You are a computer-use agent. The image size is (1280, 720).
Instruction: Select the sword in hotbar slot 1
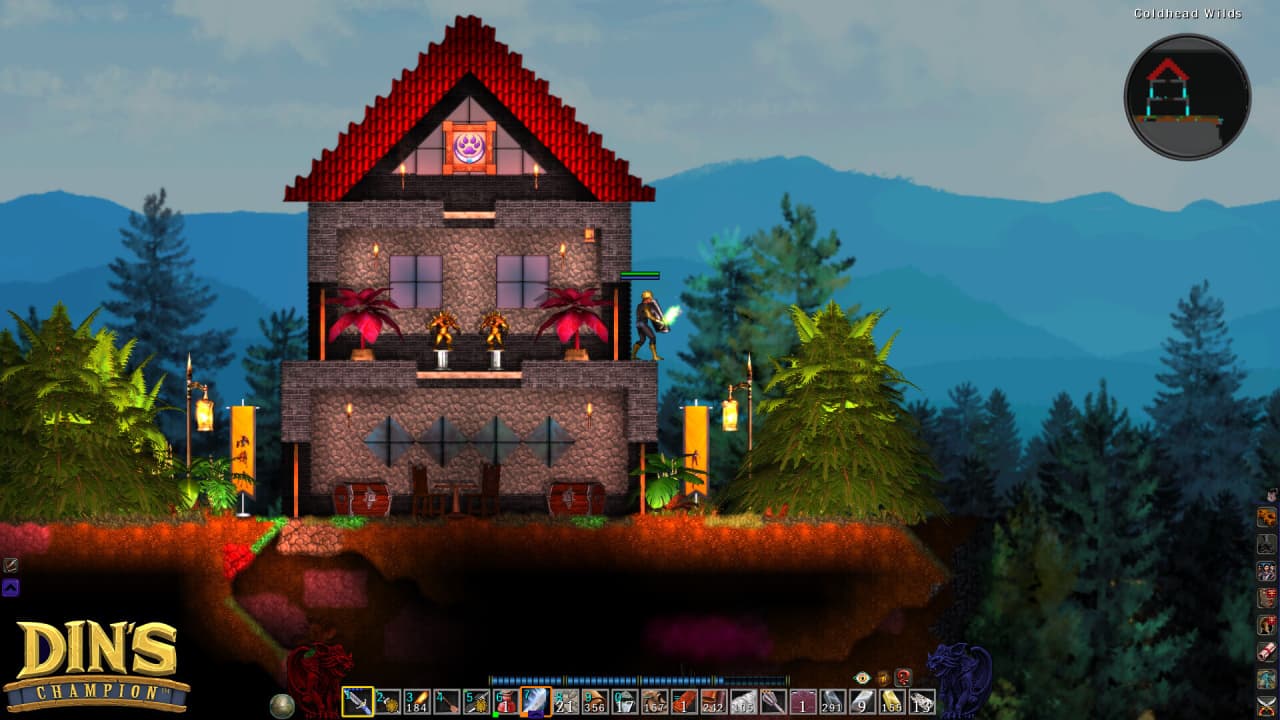(357, 702)
